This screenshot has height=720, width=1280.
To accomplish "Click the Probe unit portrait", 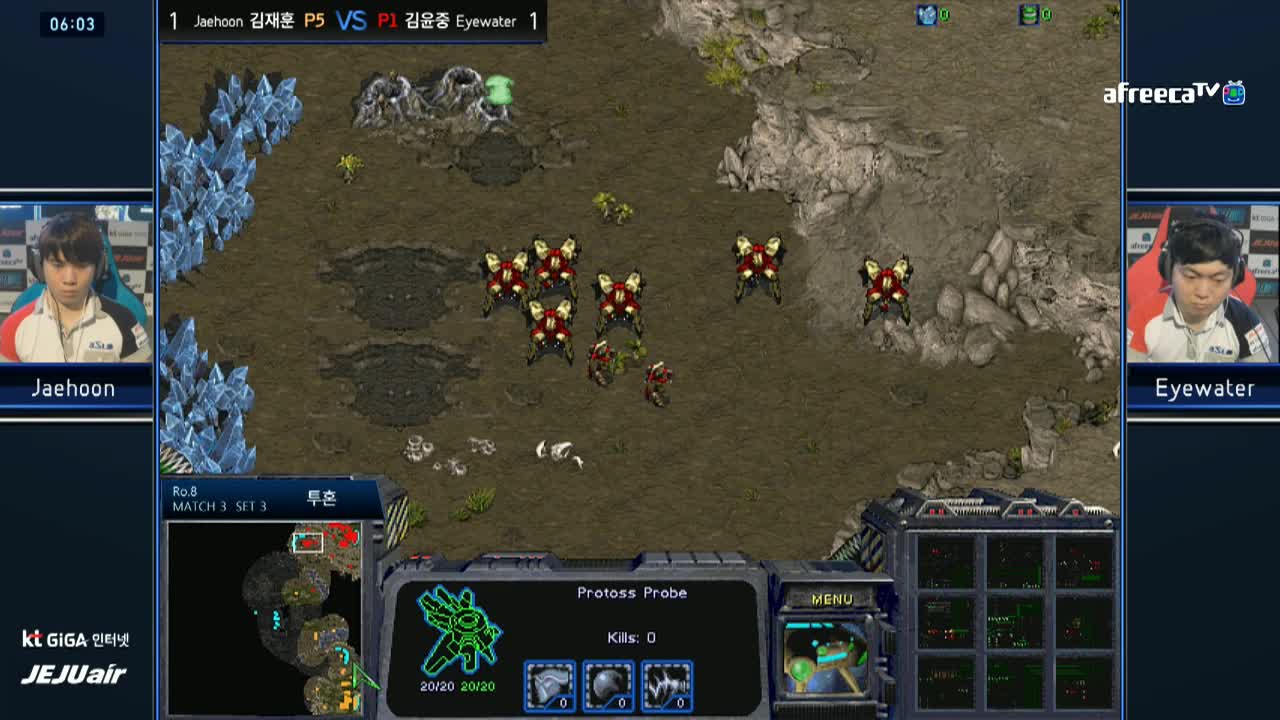I will click(826, 657).
